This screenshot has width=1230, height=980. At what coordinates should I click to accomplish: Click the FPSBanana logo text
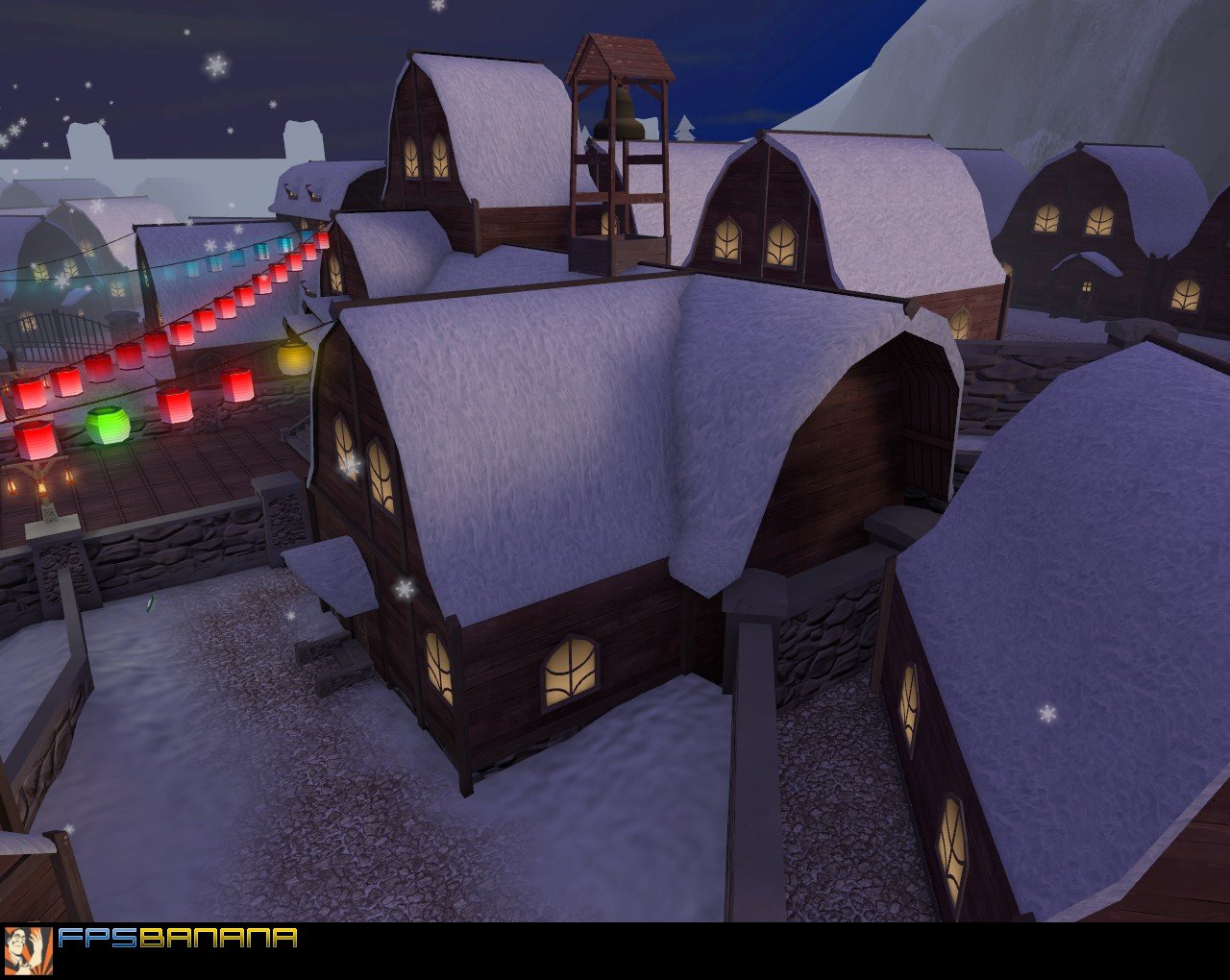pos(178,939)
